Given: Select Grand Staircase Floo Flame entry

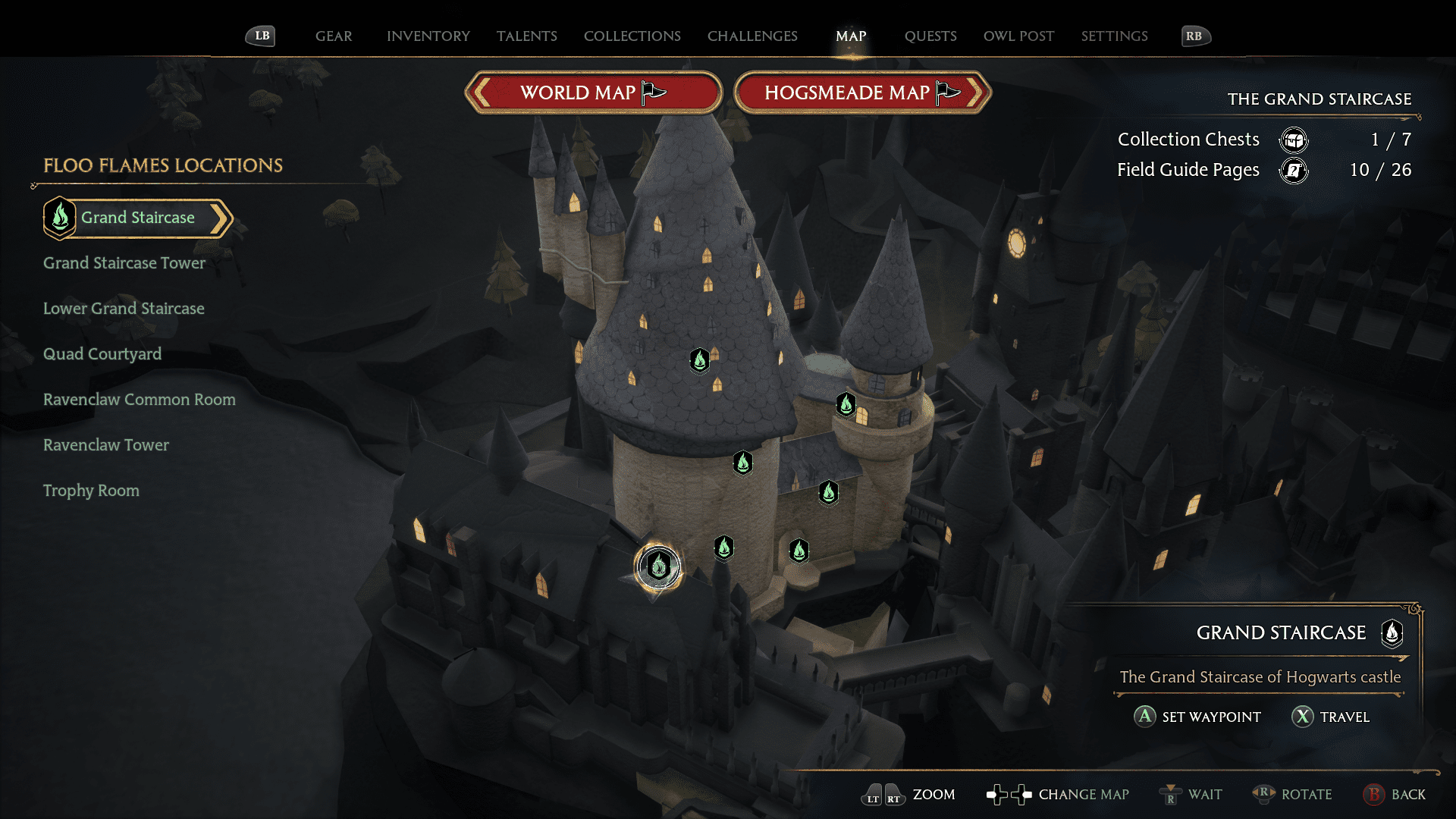Looking at the screenshot, I should click(x=137, y=218).
